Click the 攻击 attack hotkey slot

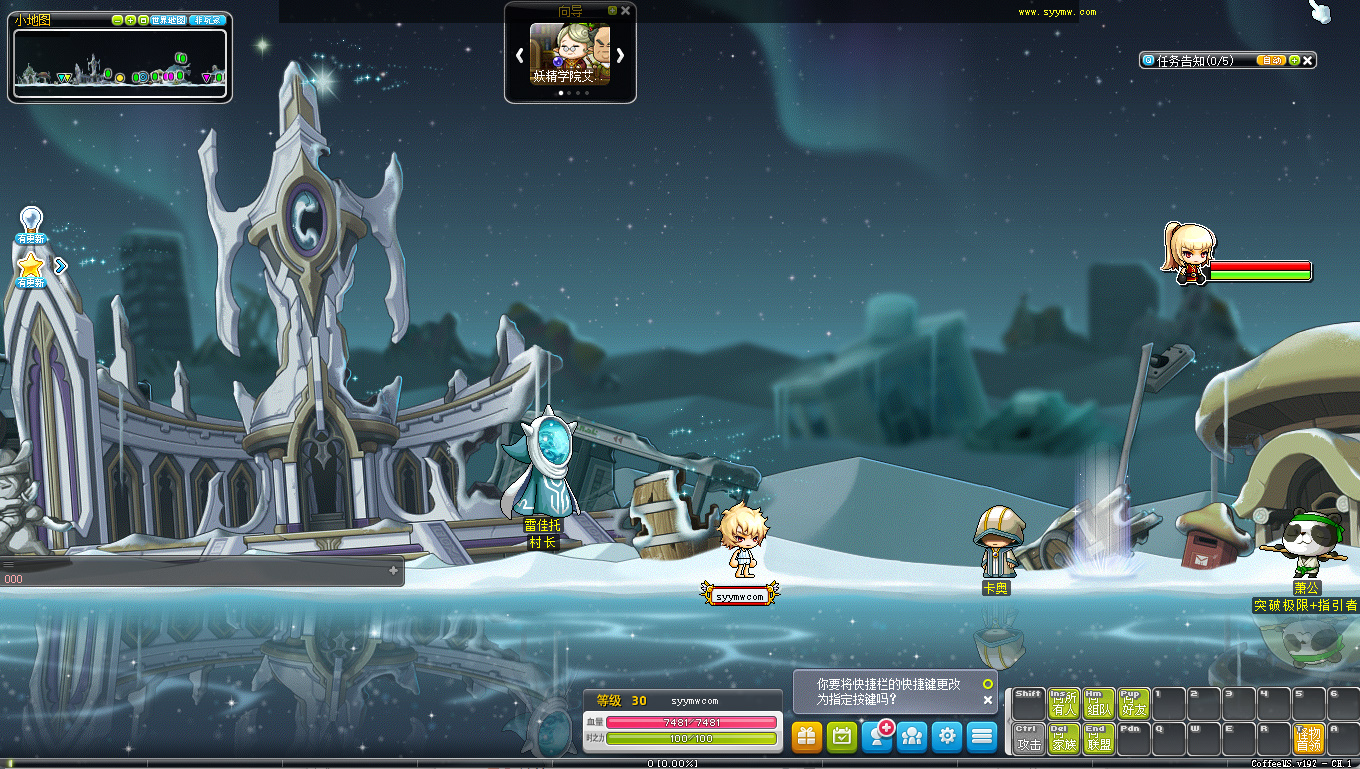tap(1028, 738)
